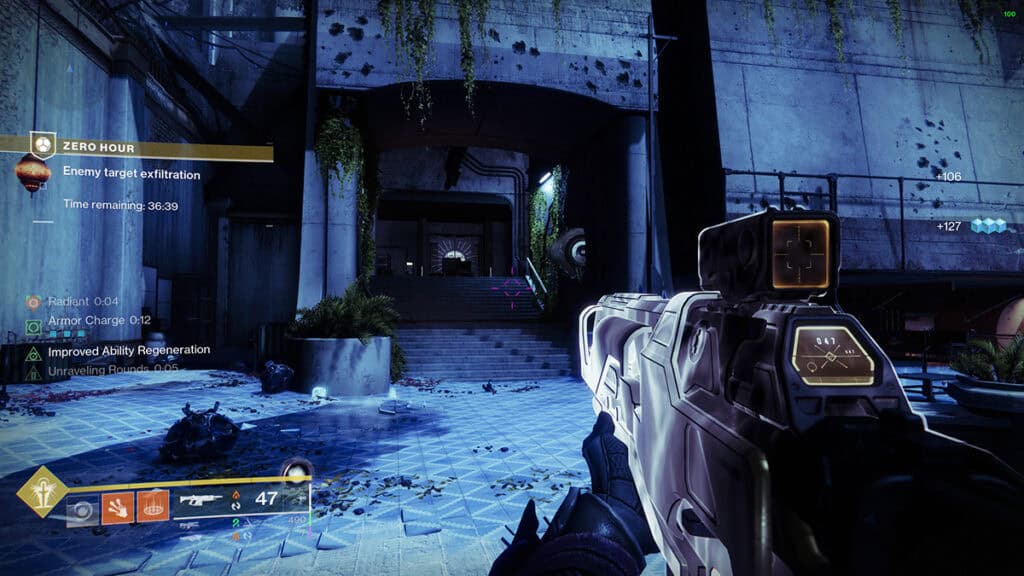Activate the golden super ability diamond
The image size is (1024, 576).
[x=41, y=491]
